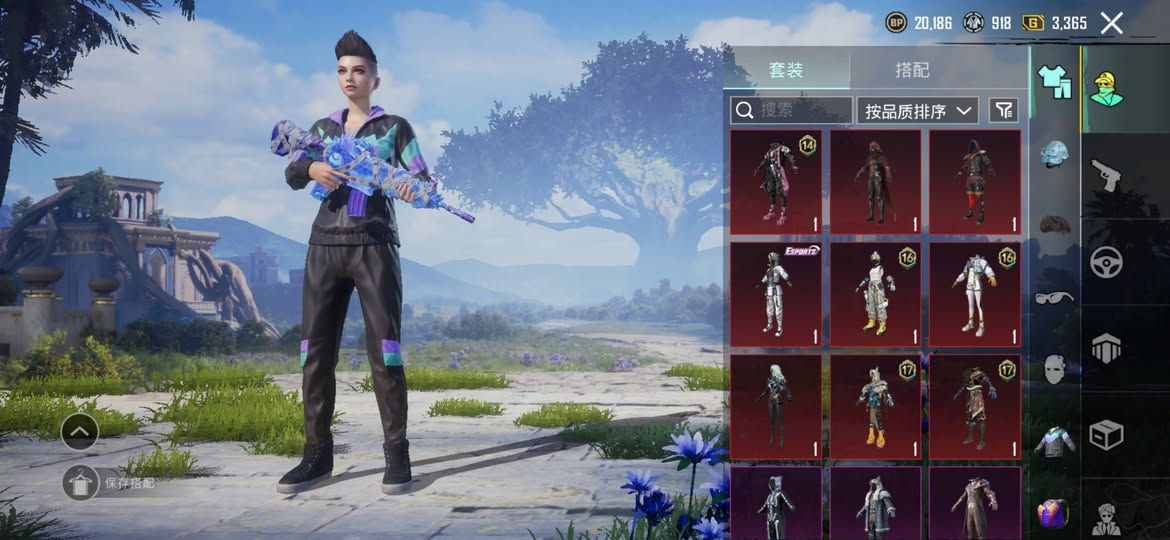Open the steering wheel vehicle section
1170x540 pixels.
point(1106,262)
